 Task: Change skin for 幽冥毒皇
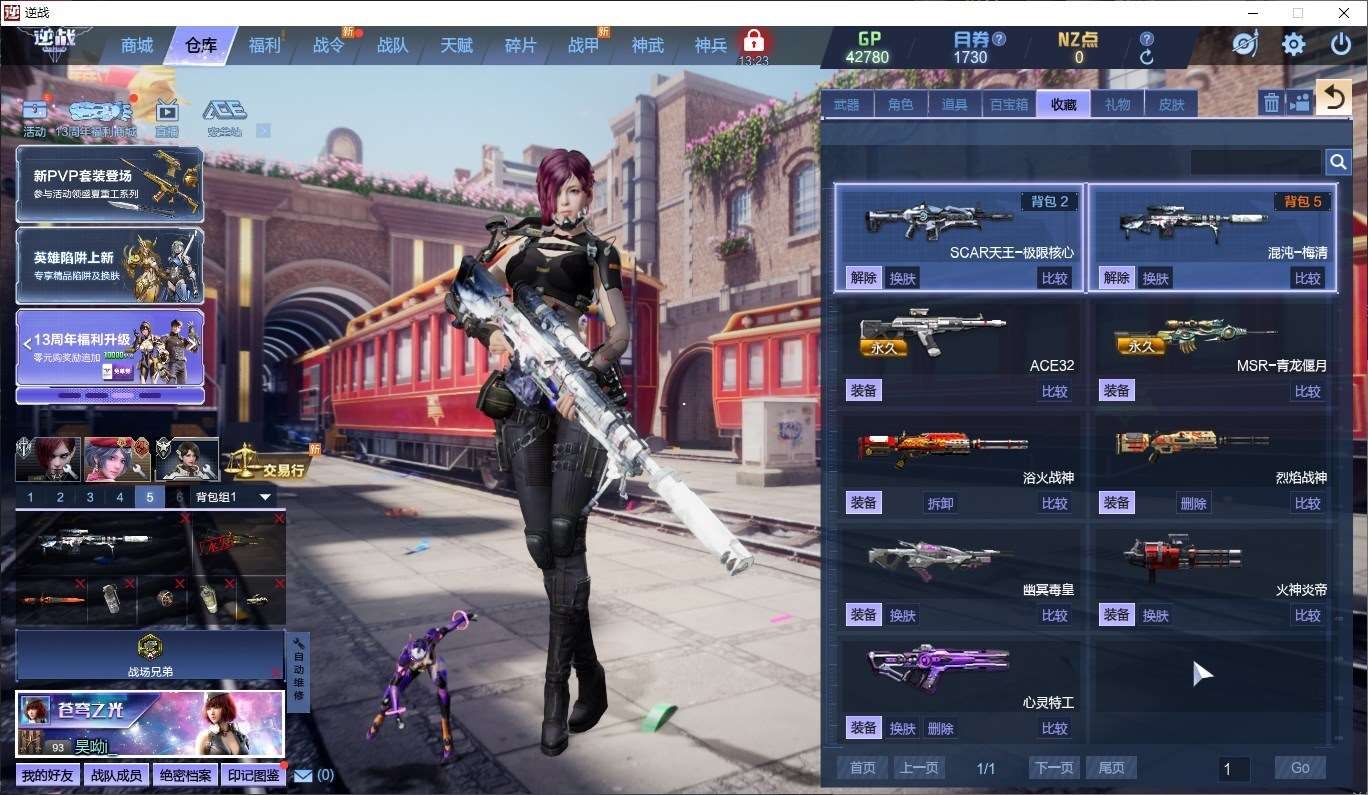tap(902, 615)
